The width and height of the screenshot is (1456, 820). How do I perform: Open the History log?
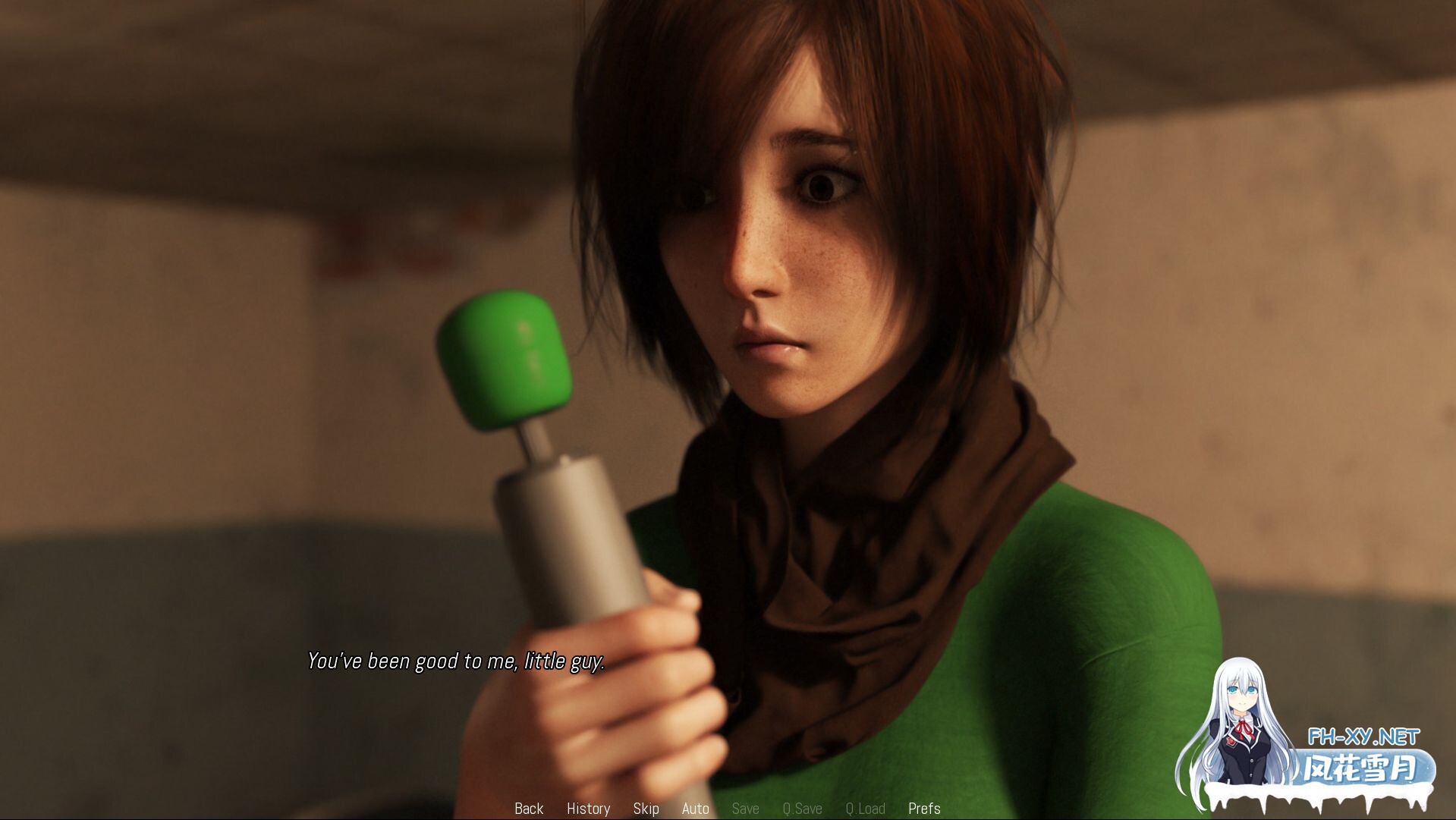pyautogui.click(x=588, y=809)
